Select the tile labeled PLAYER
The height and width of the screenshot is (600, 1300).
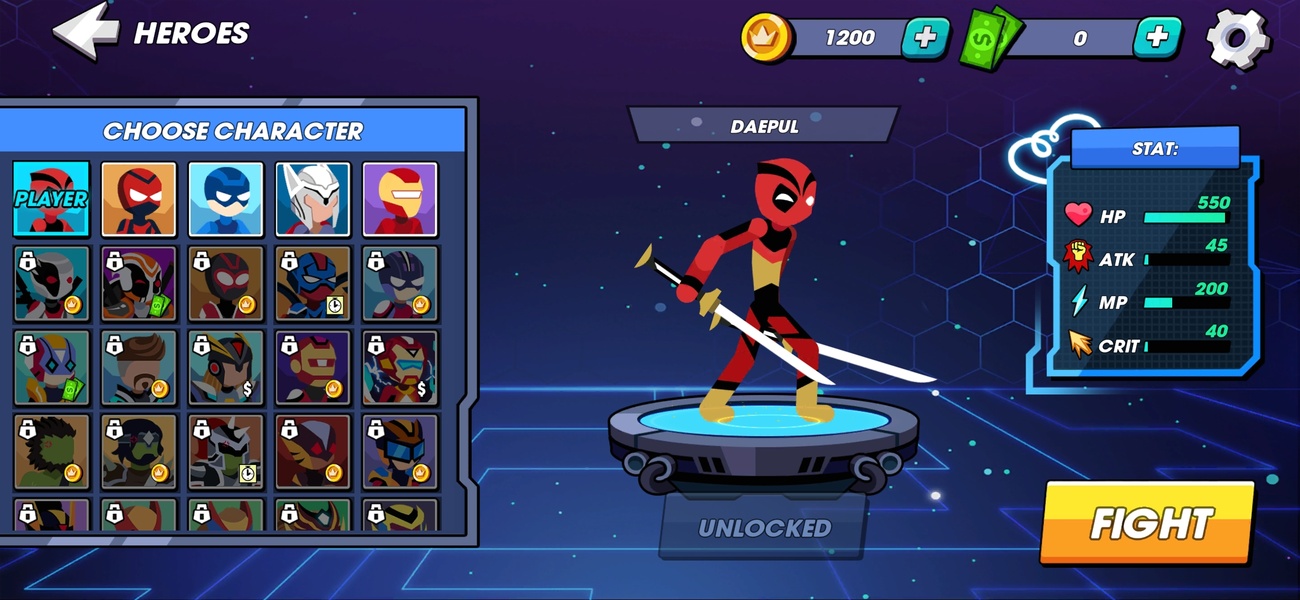51,198
